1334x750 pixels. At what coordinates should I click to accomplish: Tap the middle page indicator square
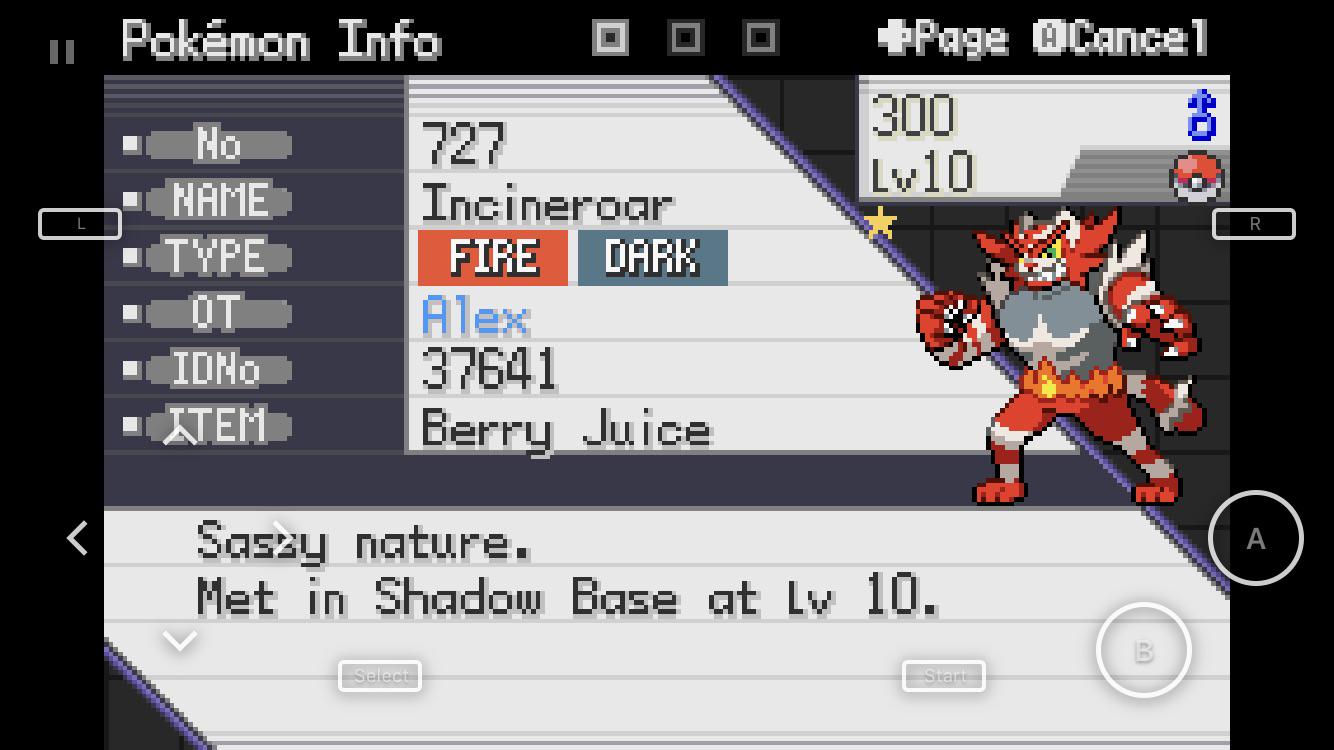click(x=684, y=37)
